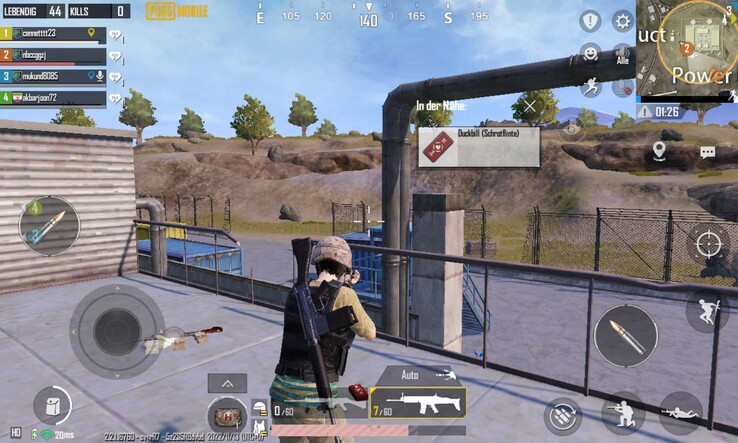Open the quick chat bubble

pyautogui.click(x=707, y=152)
